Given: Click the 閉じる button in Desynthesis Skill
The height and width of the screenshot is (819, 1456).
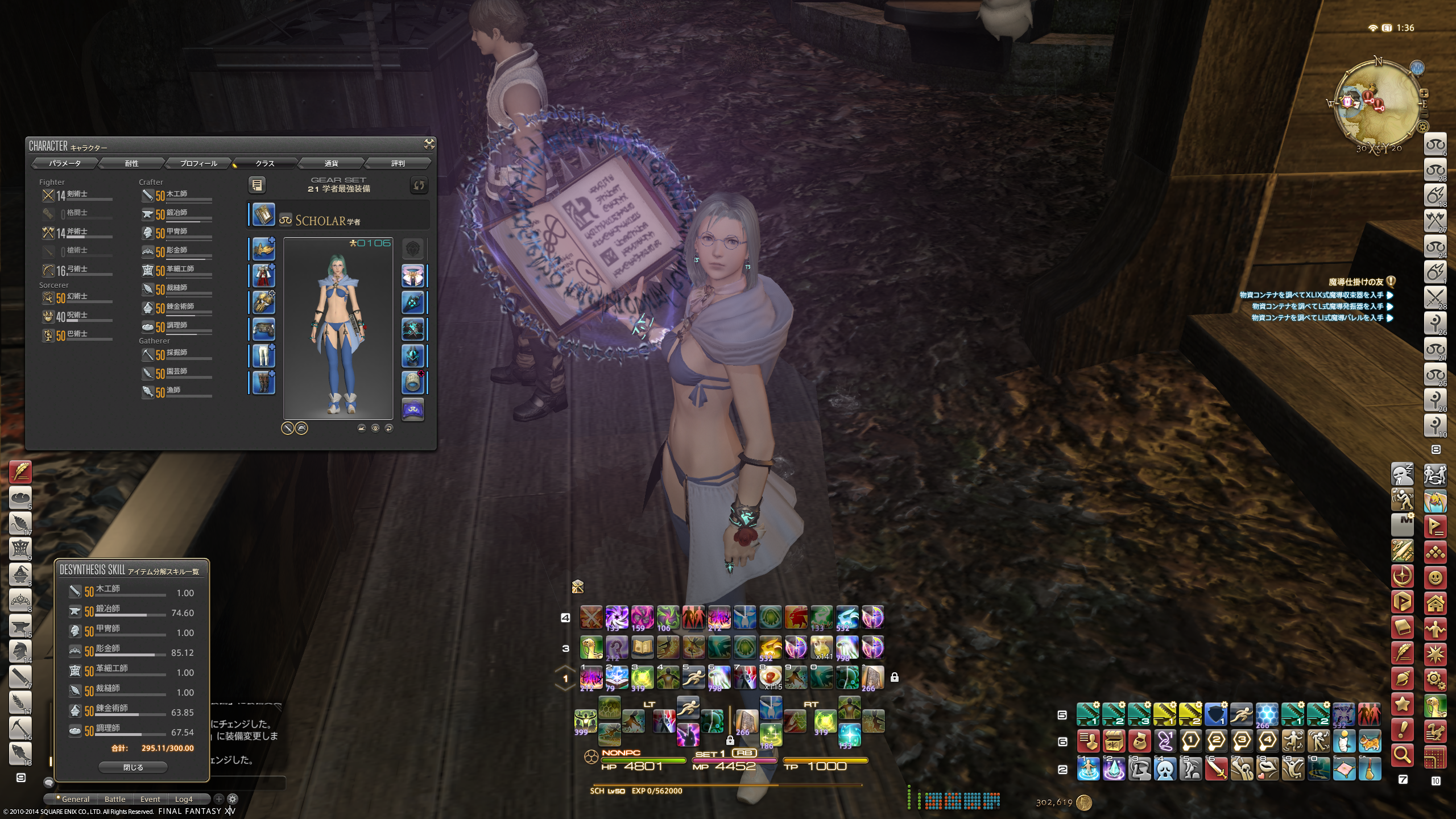Looking at the screenshot, I should coord(133,768).
